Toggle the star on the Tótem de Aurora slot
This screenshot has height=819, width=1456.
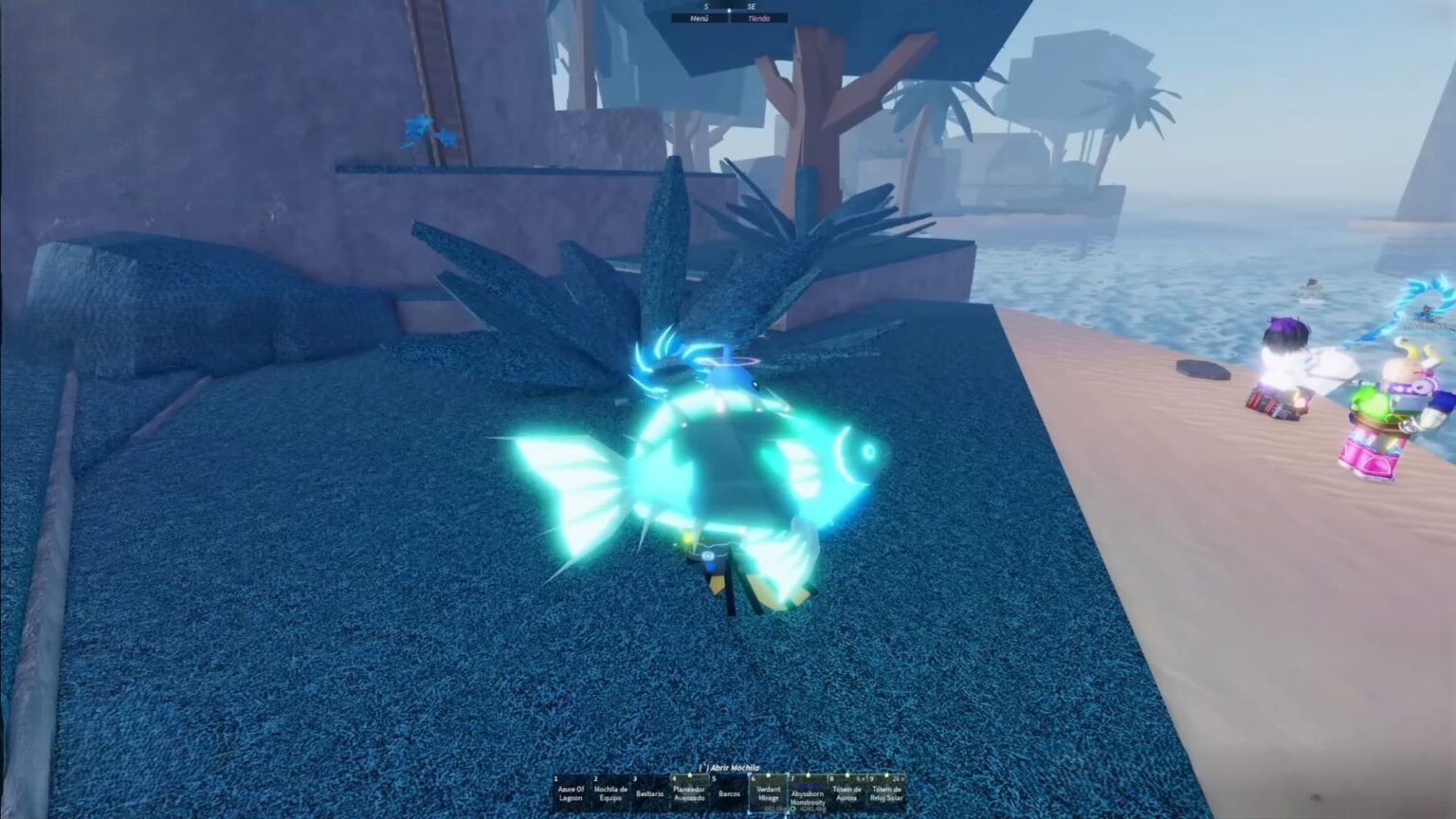(848, 774)
